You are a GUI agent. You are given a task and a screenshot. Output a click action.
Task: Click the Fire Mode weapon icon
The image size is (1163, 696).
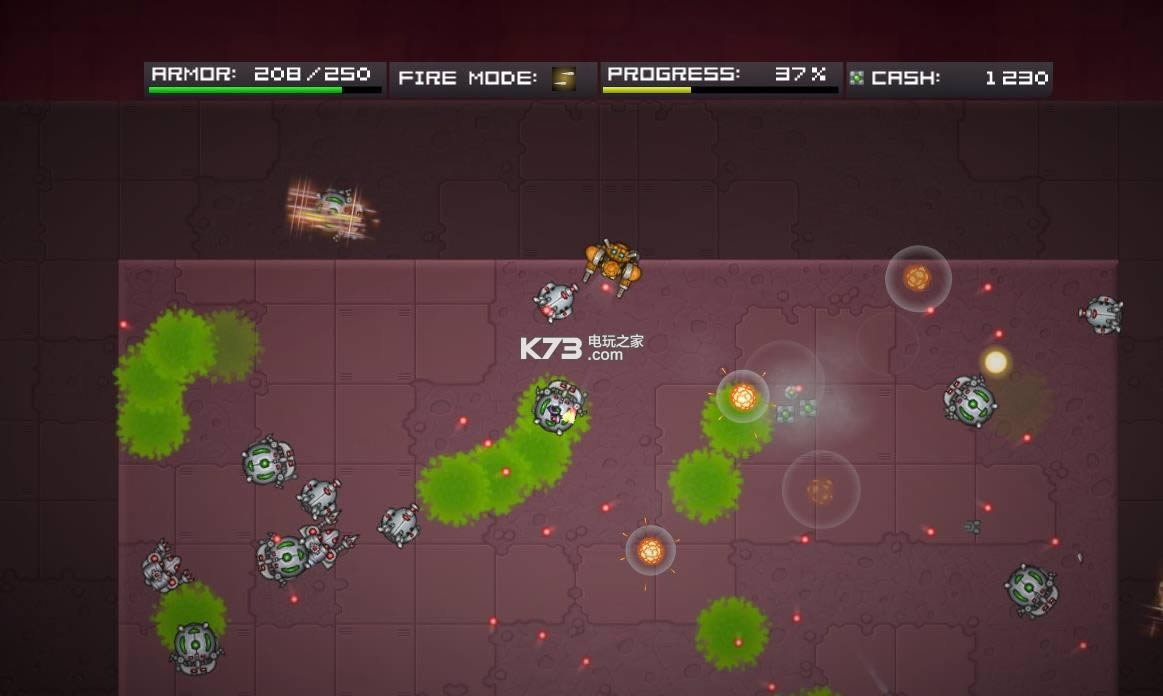pyautogui.click(x=564, y=78)
